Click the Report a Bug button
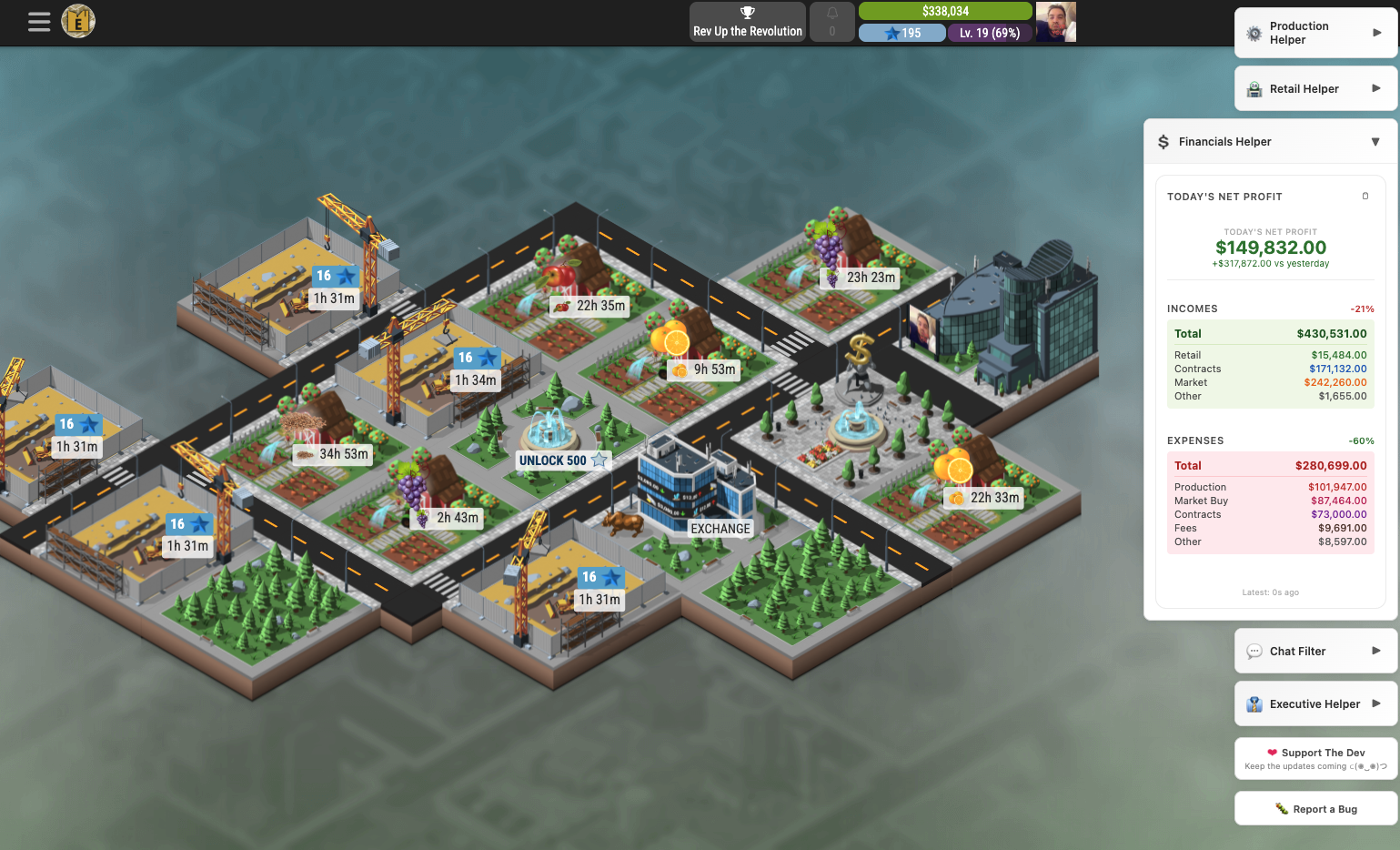 1315,809
